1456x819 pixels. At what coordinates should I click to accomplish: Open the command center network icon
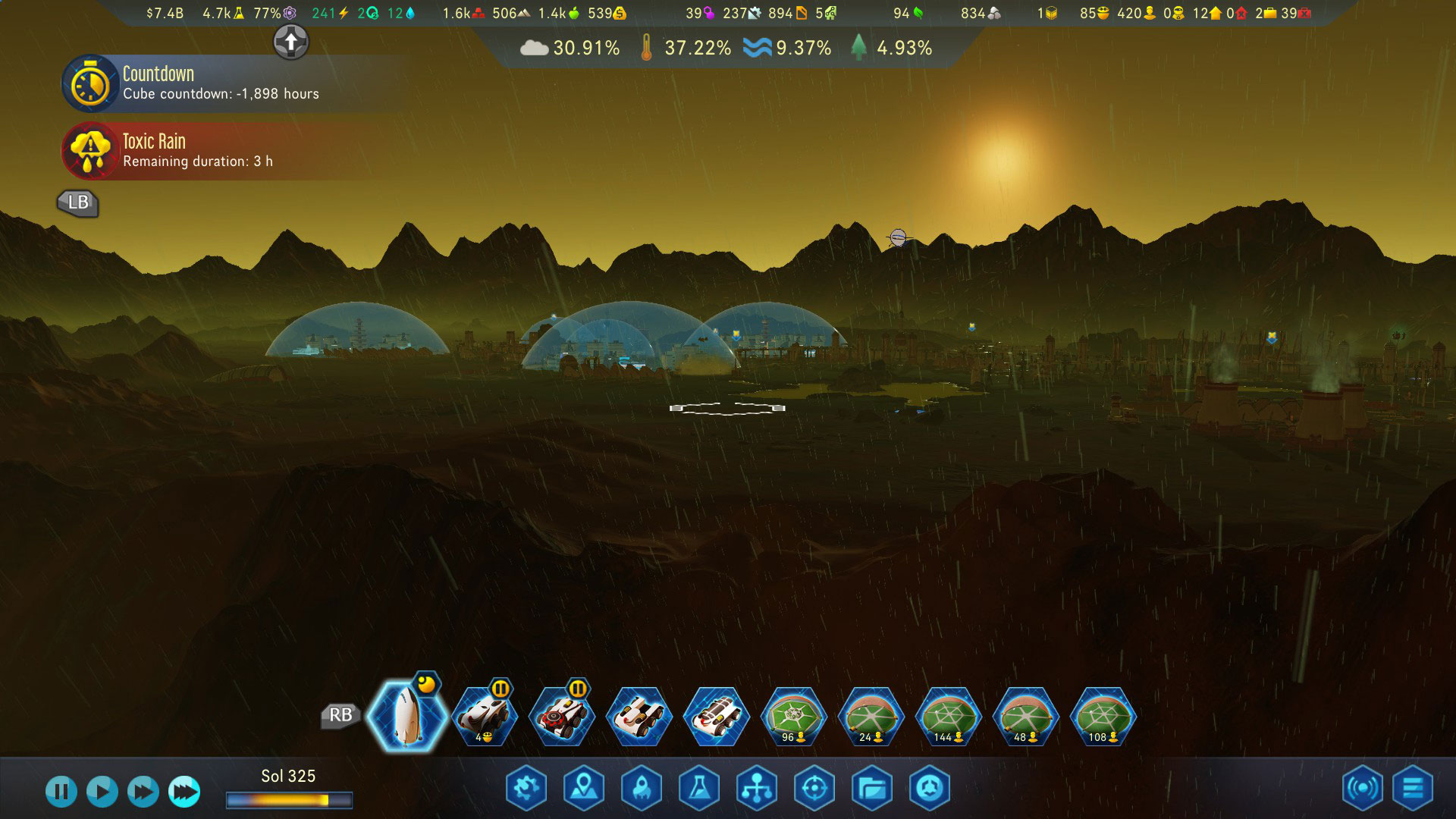pos(757,789)
